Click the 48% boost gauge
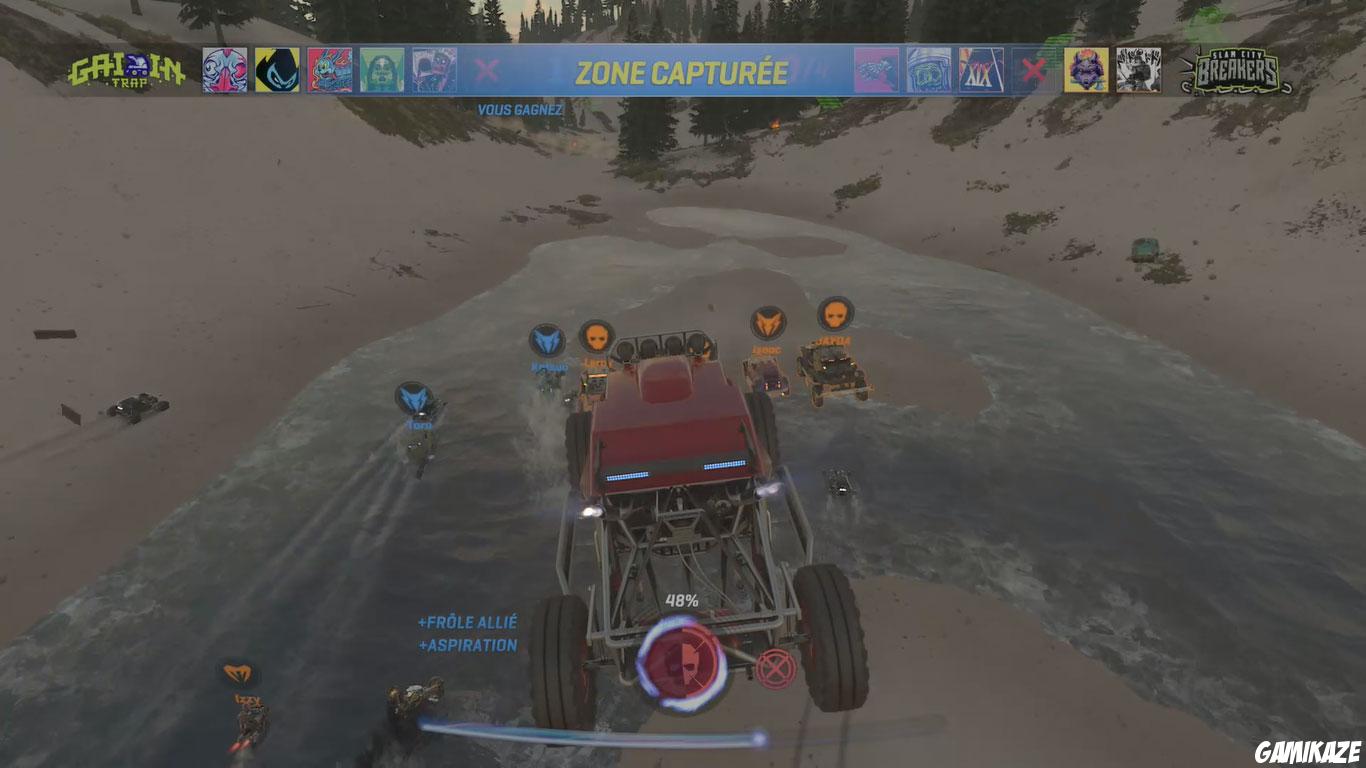1366x768 pixels. click(x=681, y=601)
